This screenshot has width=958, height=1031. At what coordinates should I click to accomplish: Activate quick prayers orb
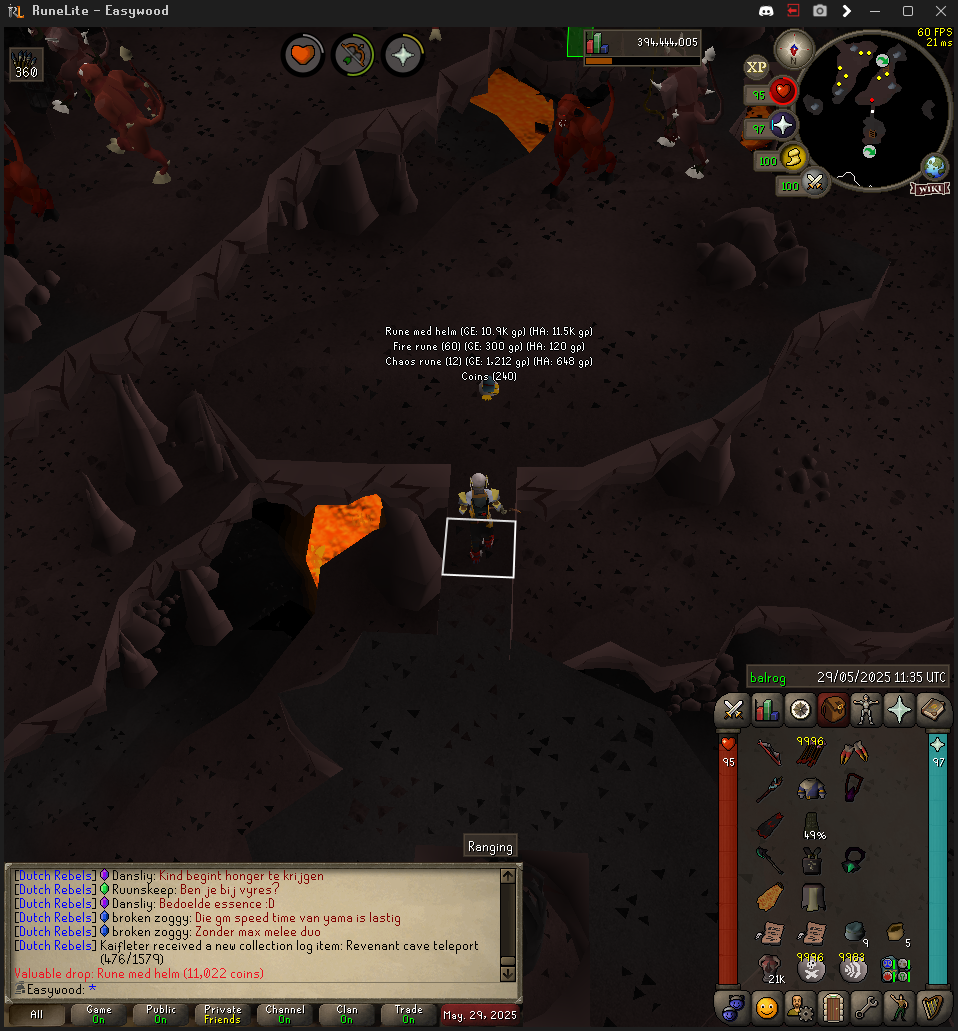pyautogui.click(x=782, y=126)
